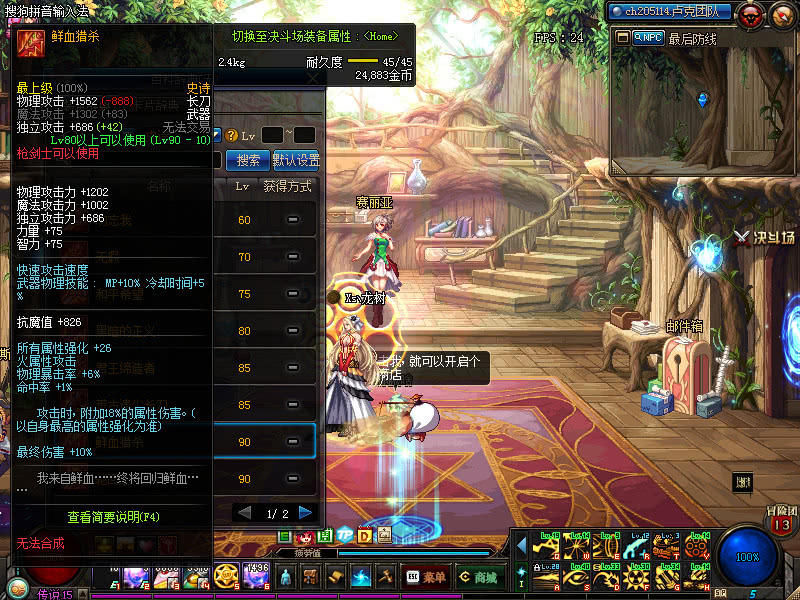This screenshot has height=600, width=800.
Task: Go to the next list page
Action: 305,512
